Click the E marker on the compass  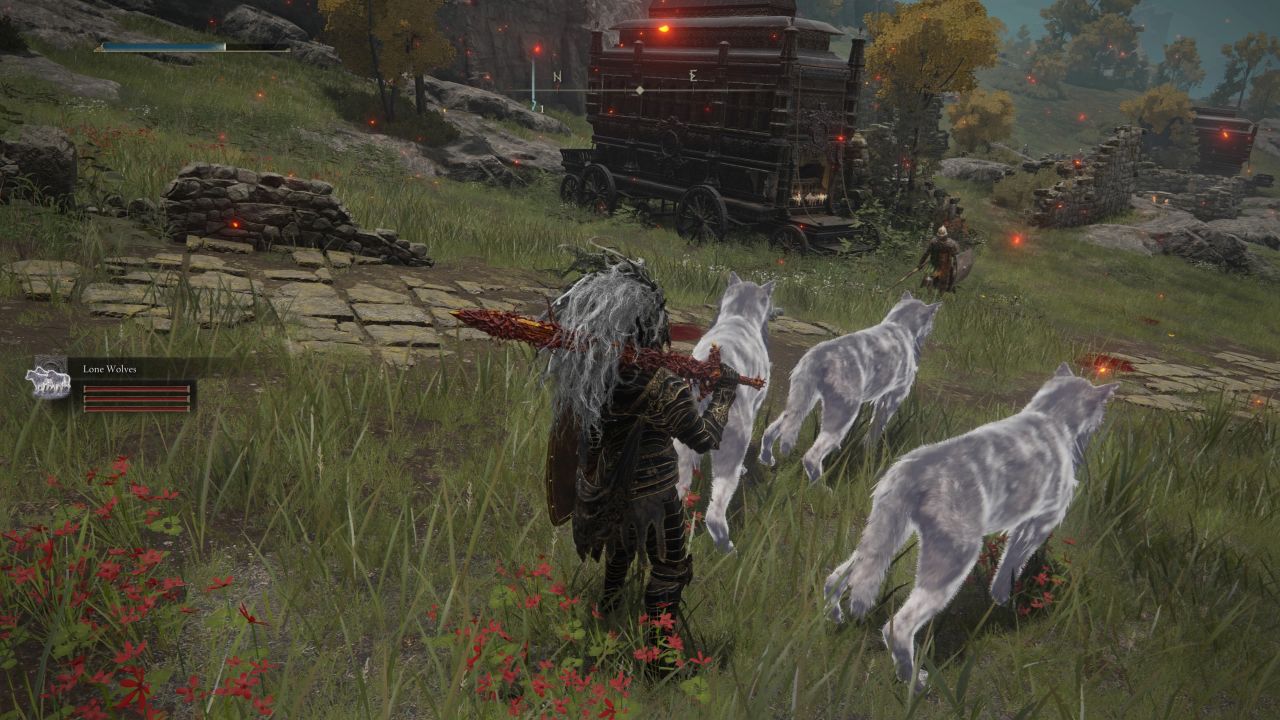(693, 76)
